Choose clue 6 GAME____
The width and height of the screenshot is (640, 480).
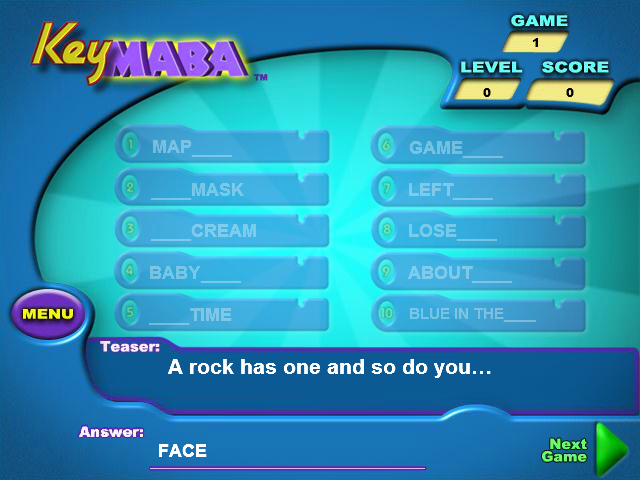479,148
